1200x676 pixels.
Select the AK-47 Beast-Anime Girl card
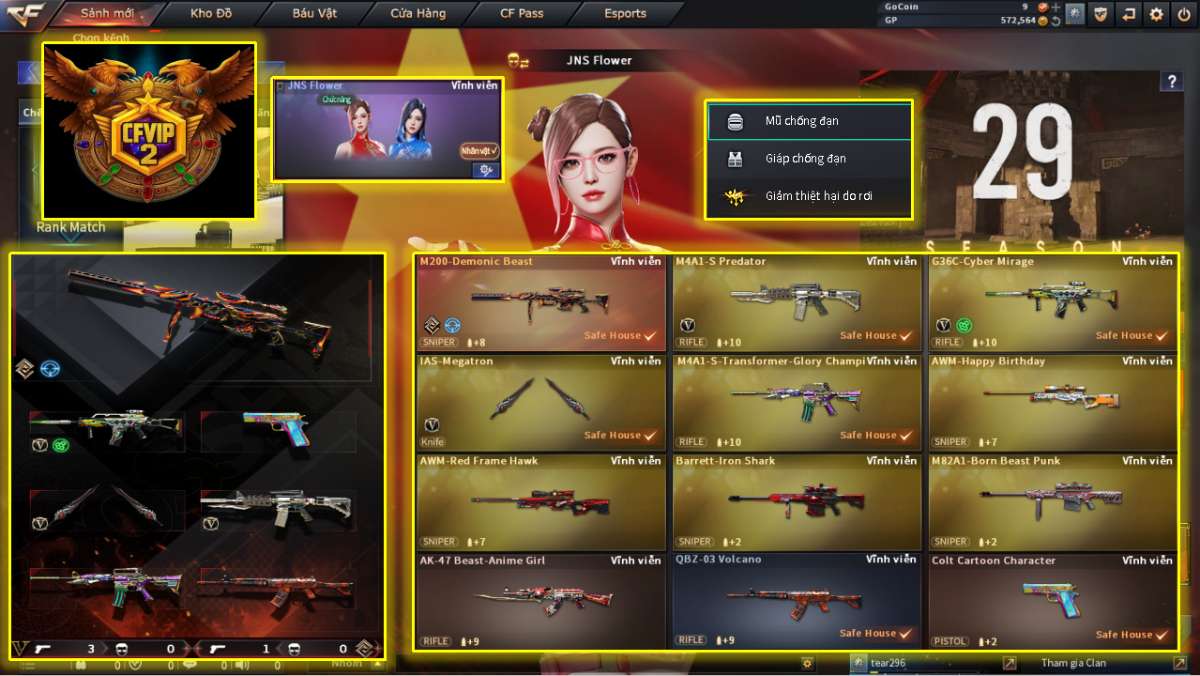pos(540,601)
